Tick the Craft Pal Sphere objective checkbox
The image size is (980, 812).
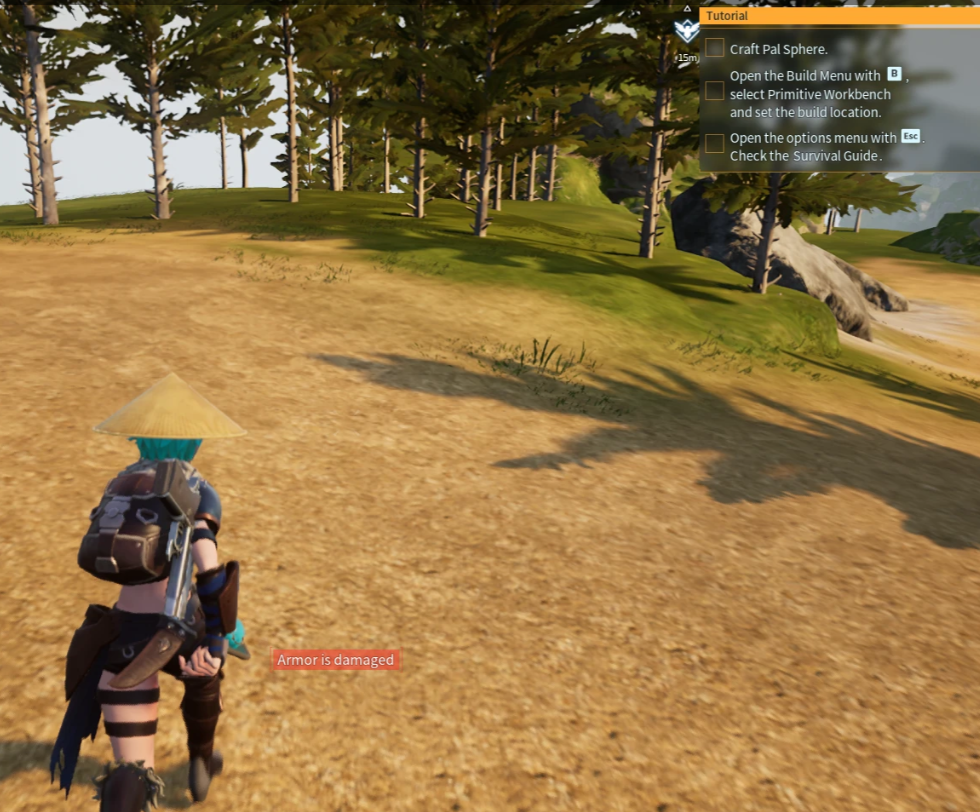tap(715, 48)
